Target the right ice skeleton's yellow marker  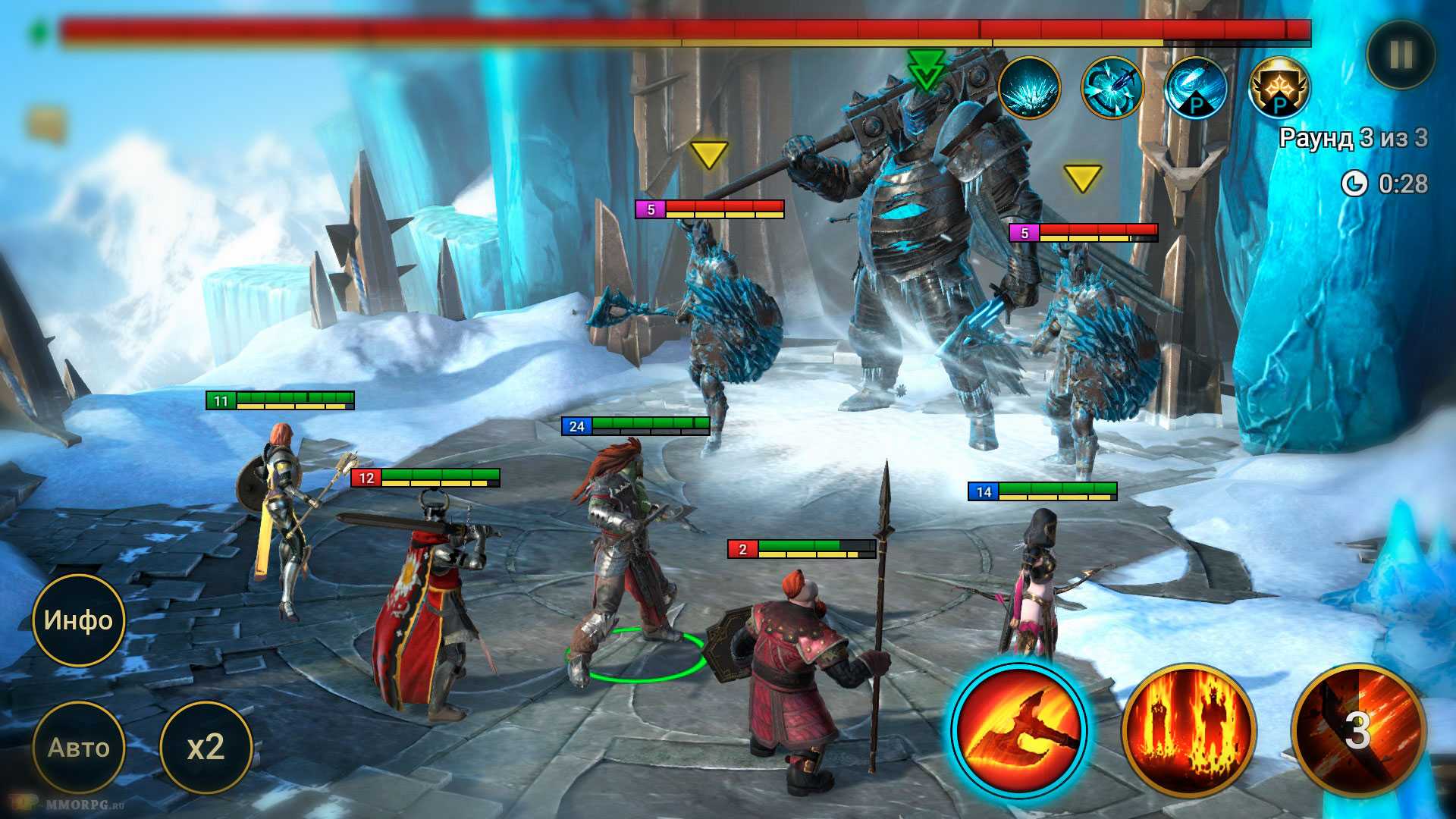point(1082,179)
